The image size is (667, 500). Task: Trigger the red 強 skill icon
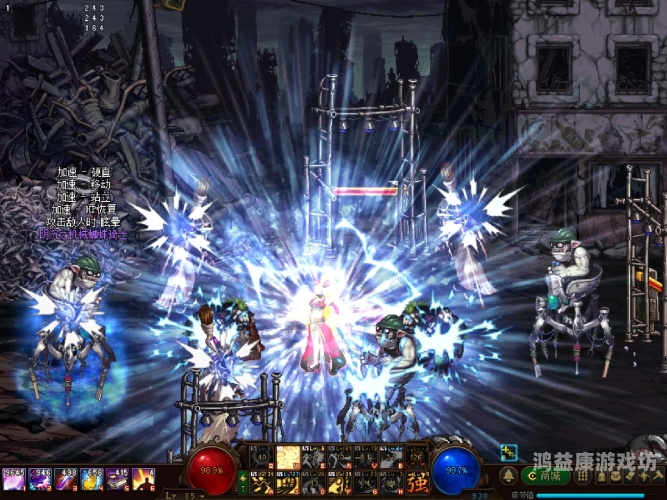pos(417,481)
